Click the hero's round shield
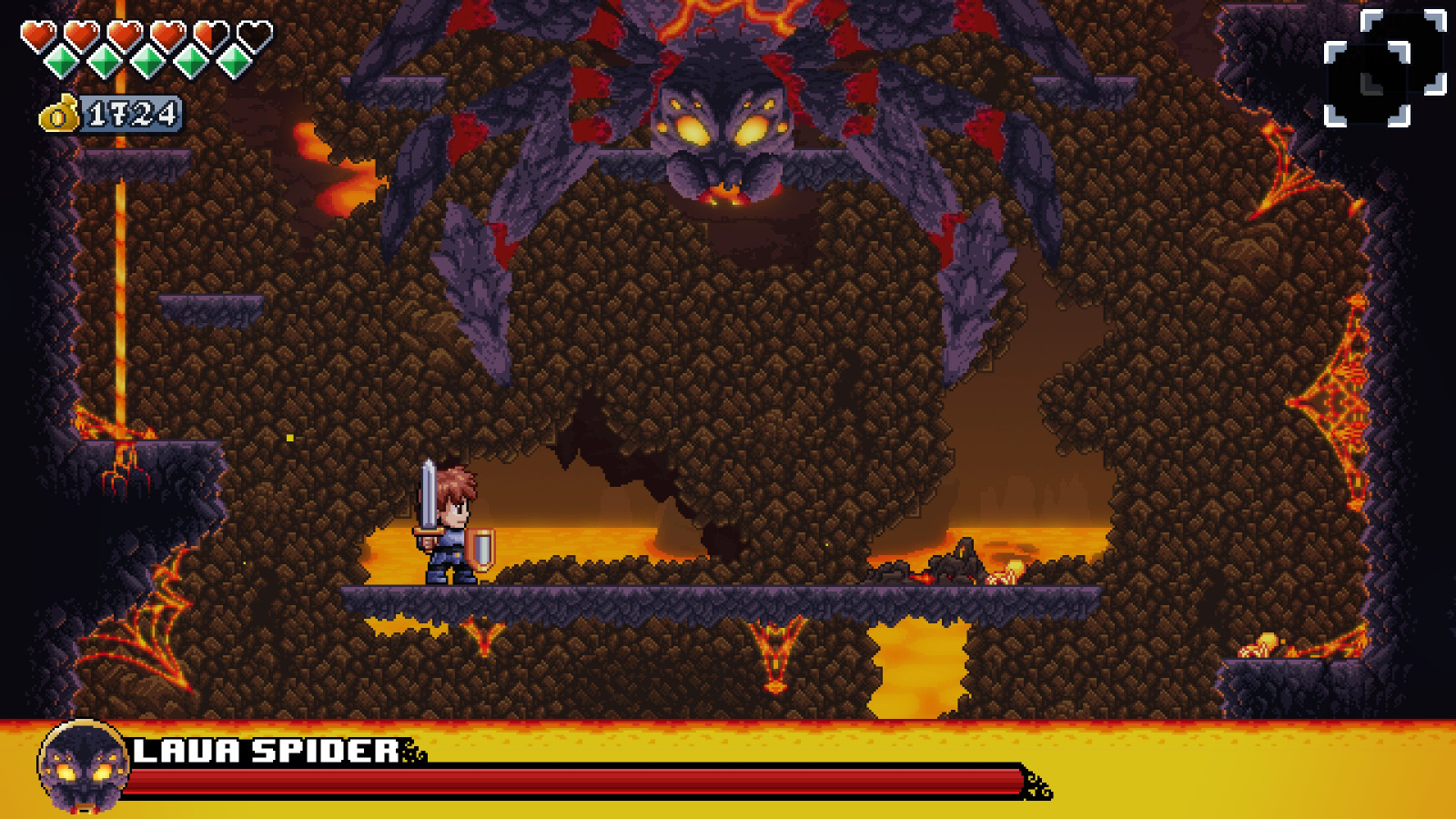This screenshot has width=1456, height=819. pyautogui.click(x=480, y=546)
